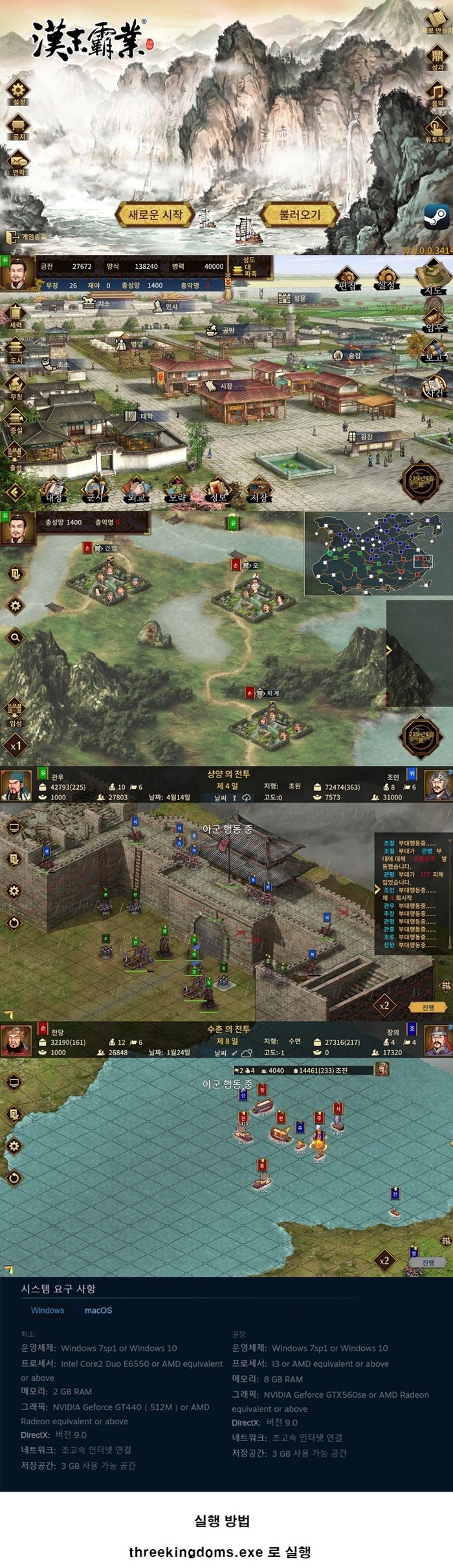The width and height of the screenshot is (453, 1568).
Task: Choose the 모략 stratagem menu
Action: click(177, 490)
